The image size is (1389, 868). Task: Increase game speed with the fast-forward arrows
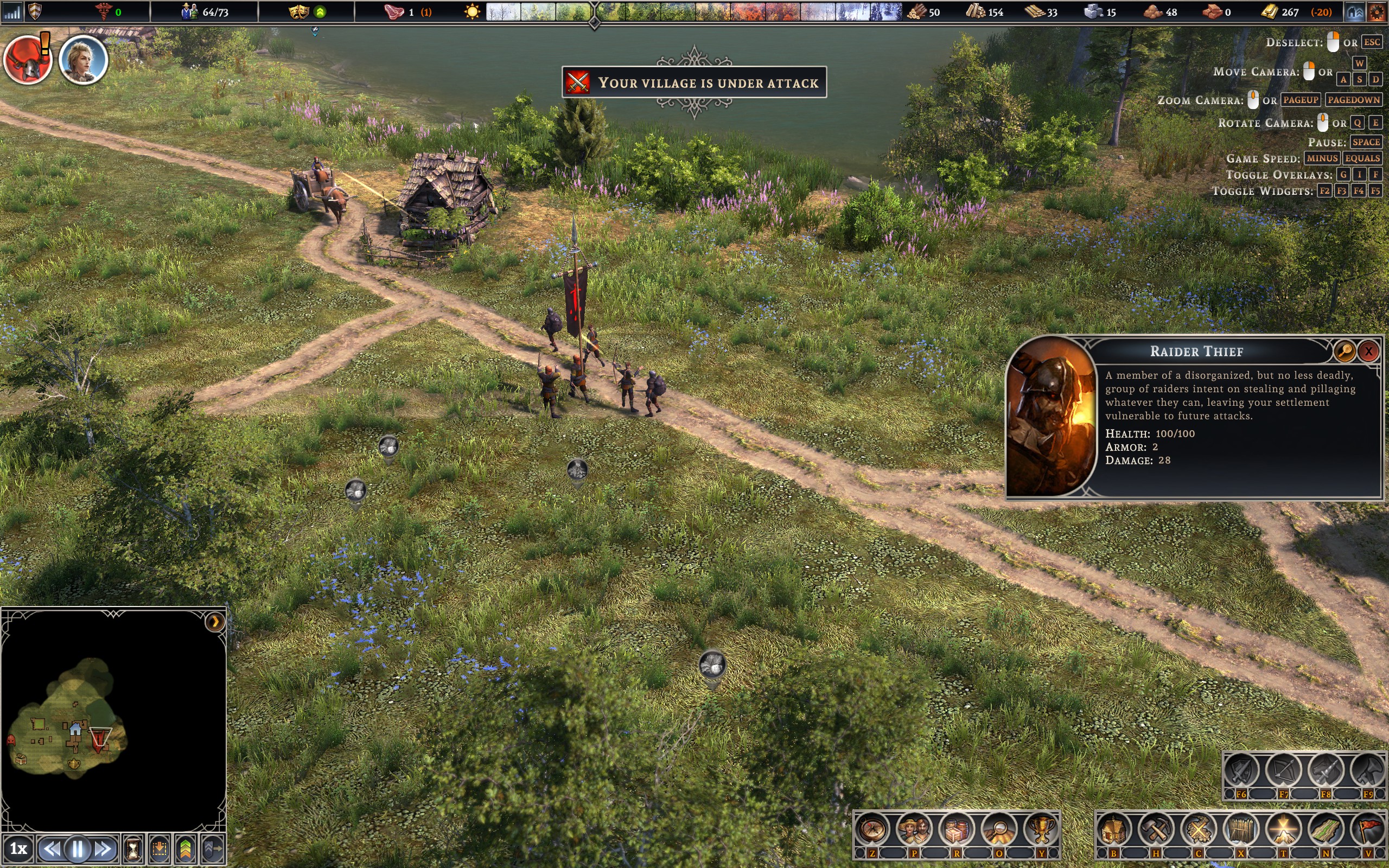point(103,848)
